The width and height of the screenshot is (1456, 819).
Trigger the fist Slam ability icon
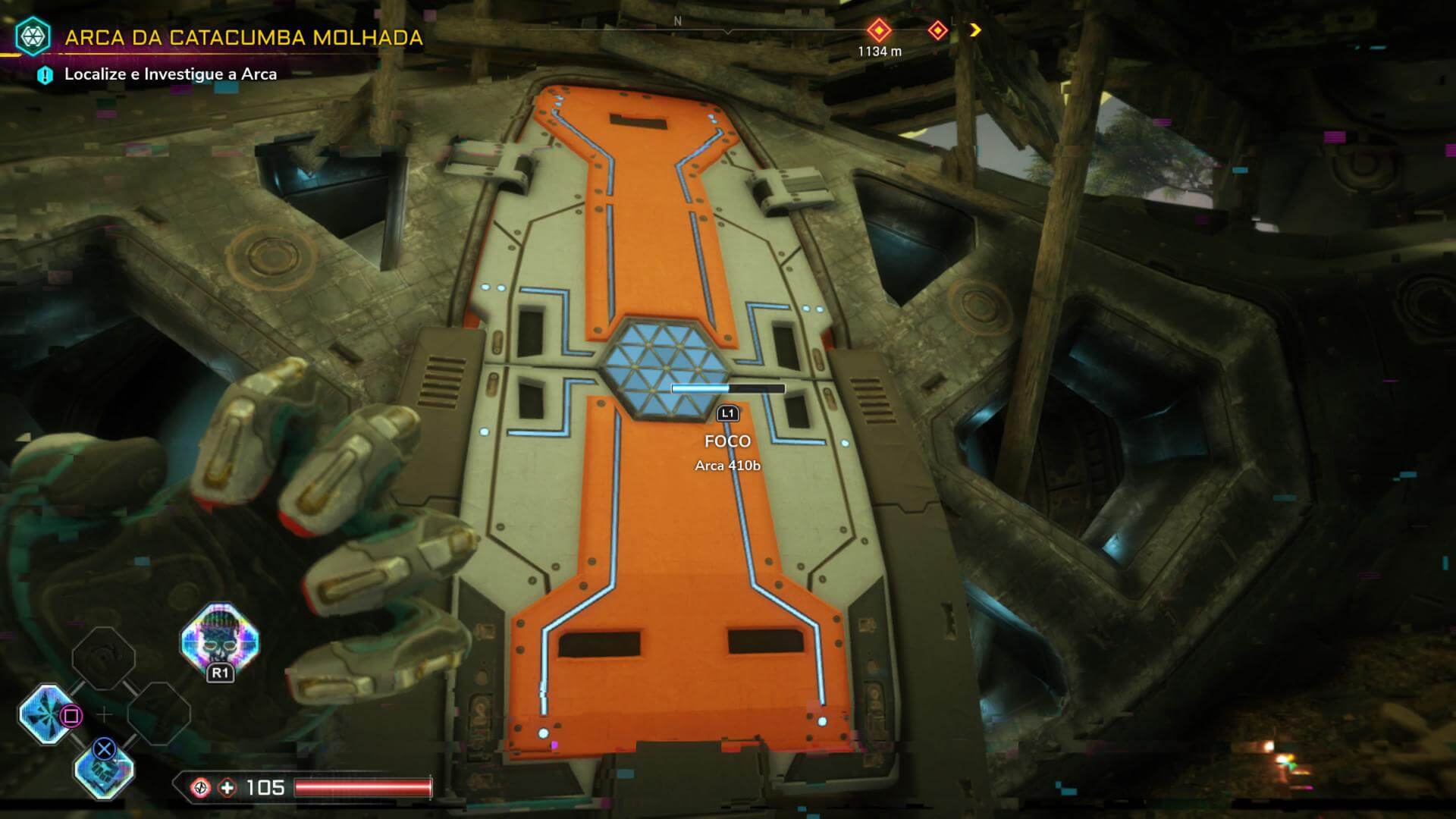pyautogui.click(x=104, y=770)
